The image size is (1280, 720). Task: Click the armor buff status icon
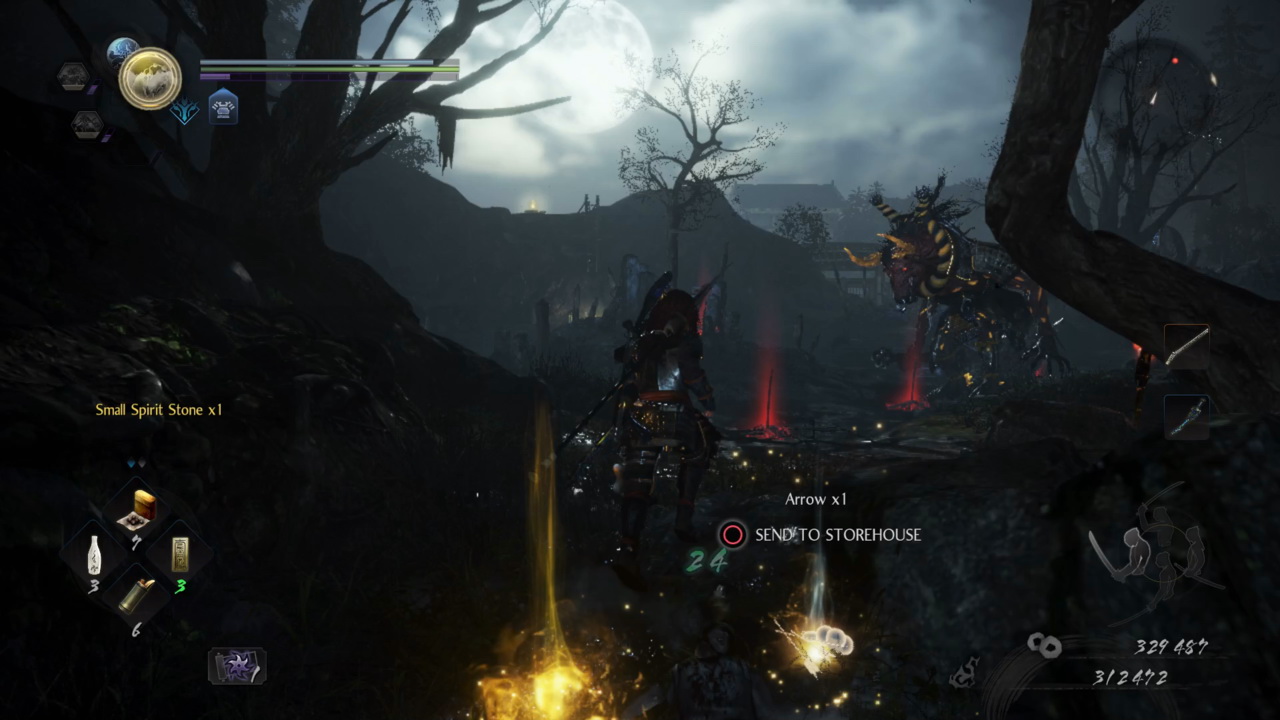pyautogui.click(x=223, y=107)
